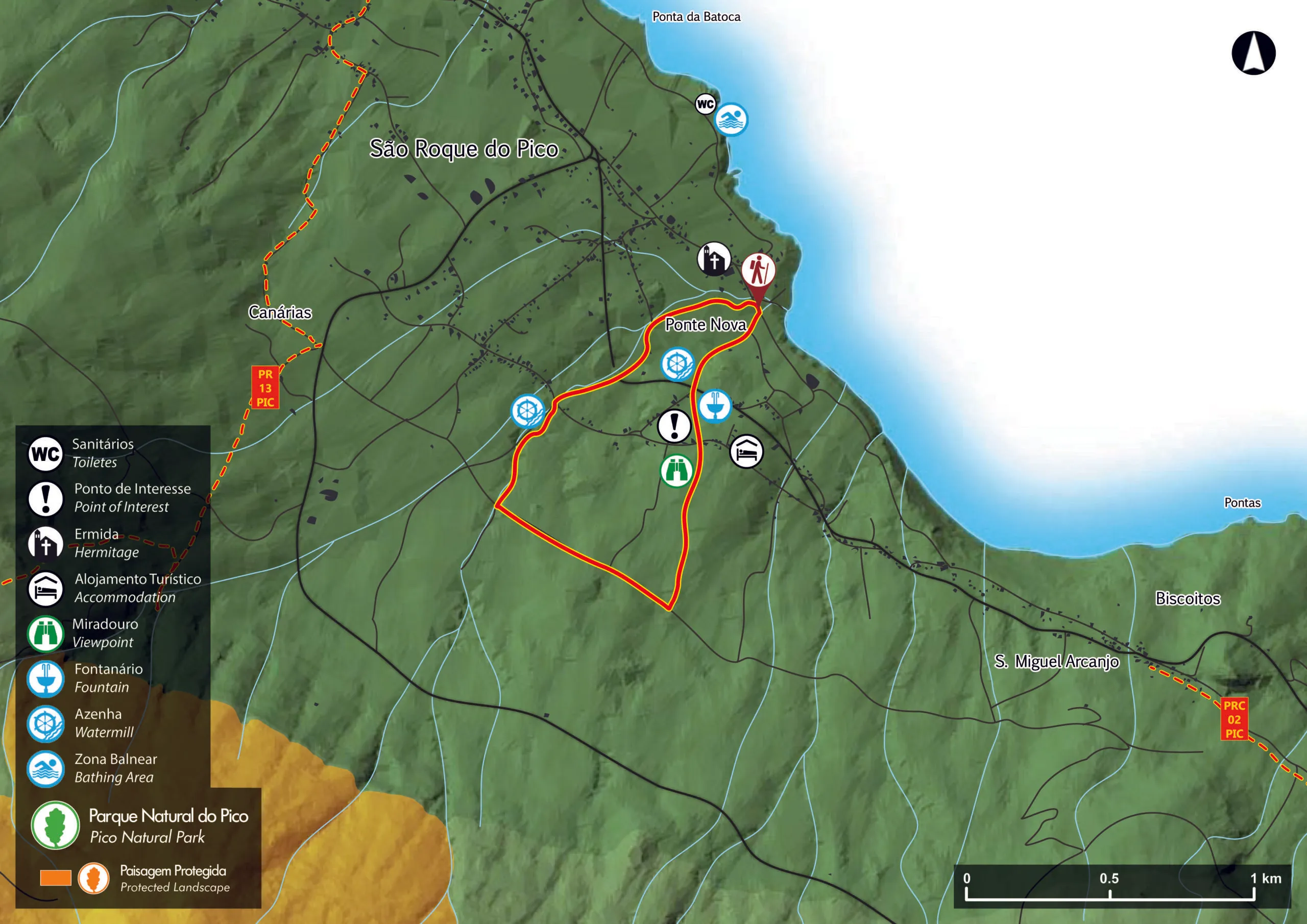Select the PR 13 PIC trail label
Screen dimensions: 1307x924
click(265, 387)
